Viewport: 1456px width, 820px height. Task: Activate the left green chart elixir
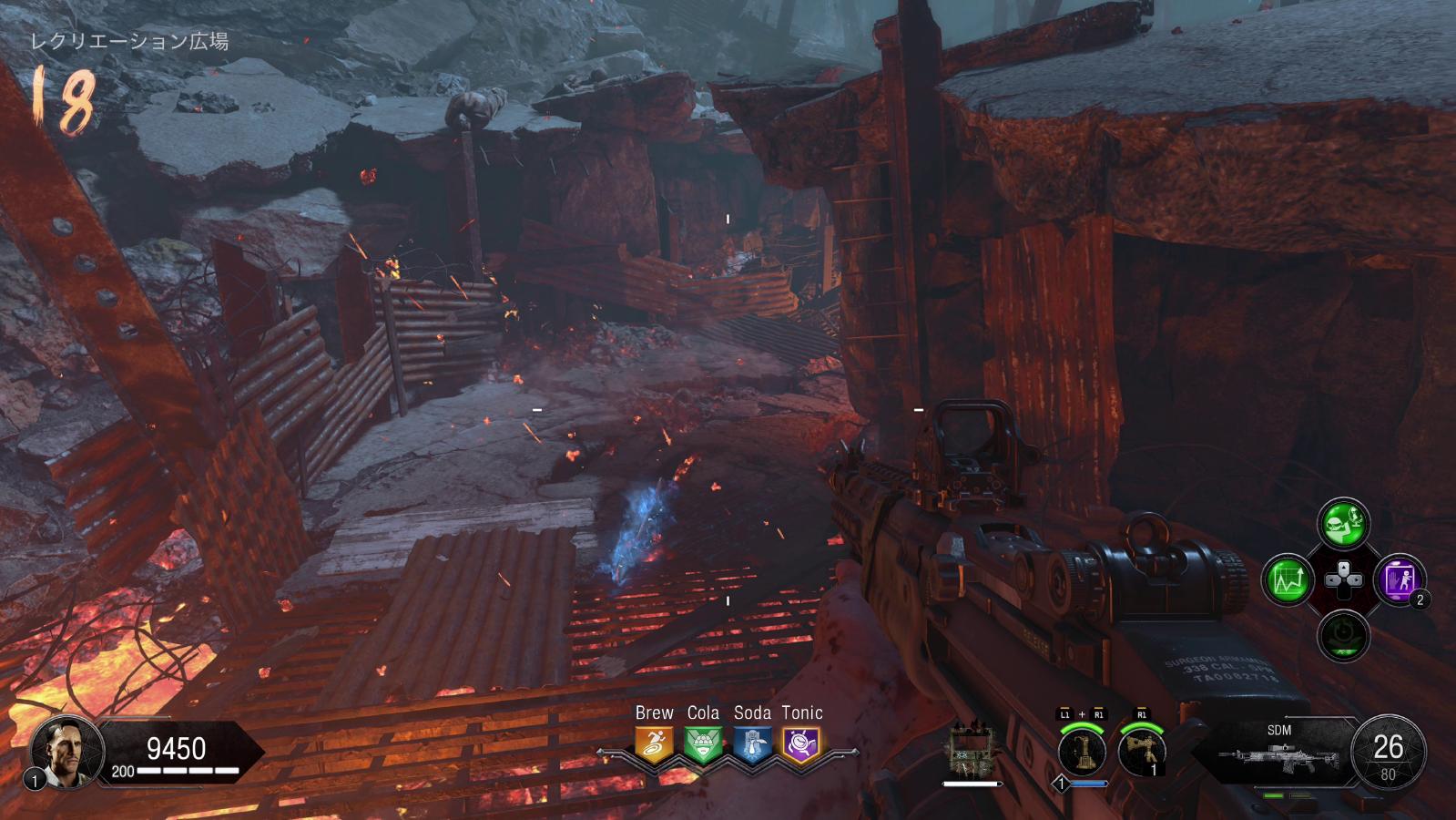1288,579
